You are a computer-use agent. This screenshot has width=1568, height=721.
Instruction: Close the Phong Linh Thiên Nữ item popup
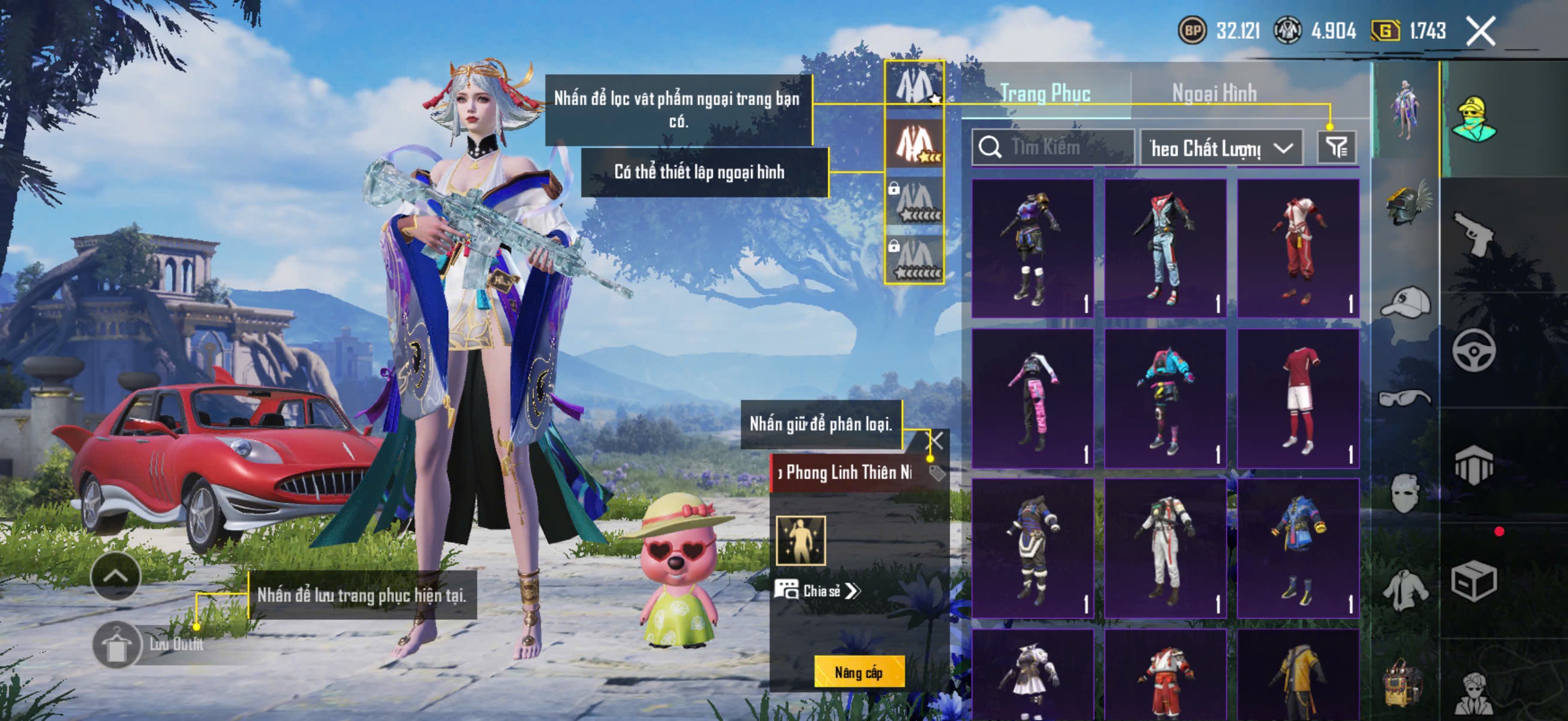pos(934,441)
